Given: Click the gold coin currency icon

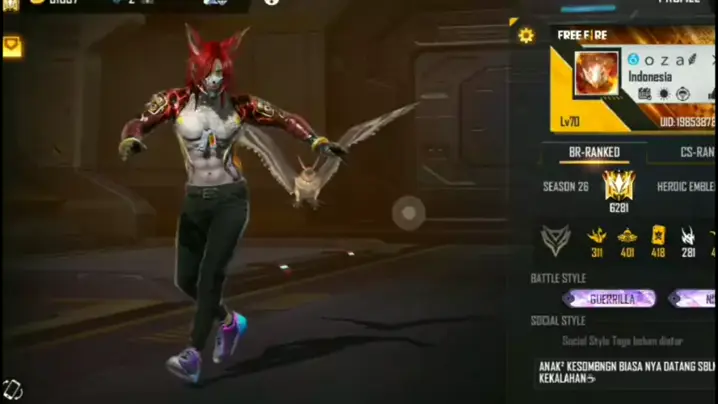Looking at the screenshot, I should click(x=36, y=3).
